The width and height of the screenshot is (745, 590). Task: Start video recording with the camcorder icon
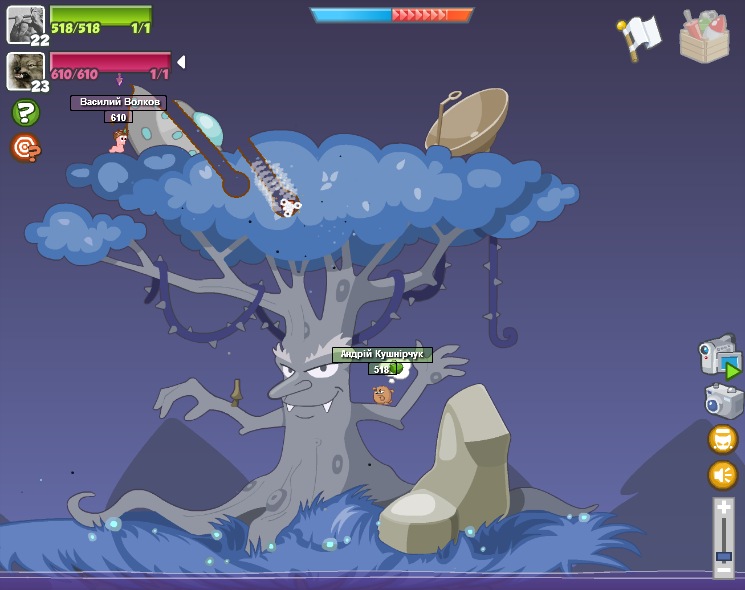(719, 357)
